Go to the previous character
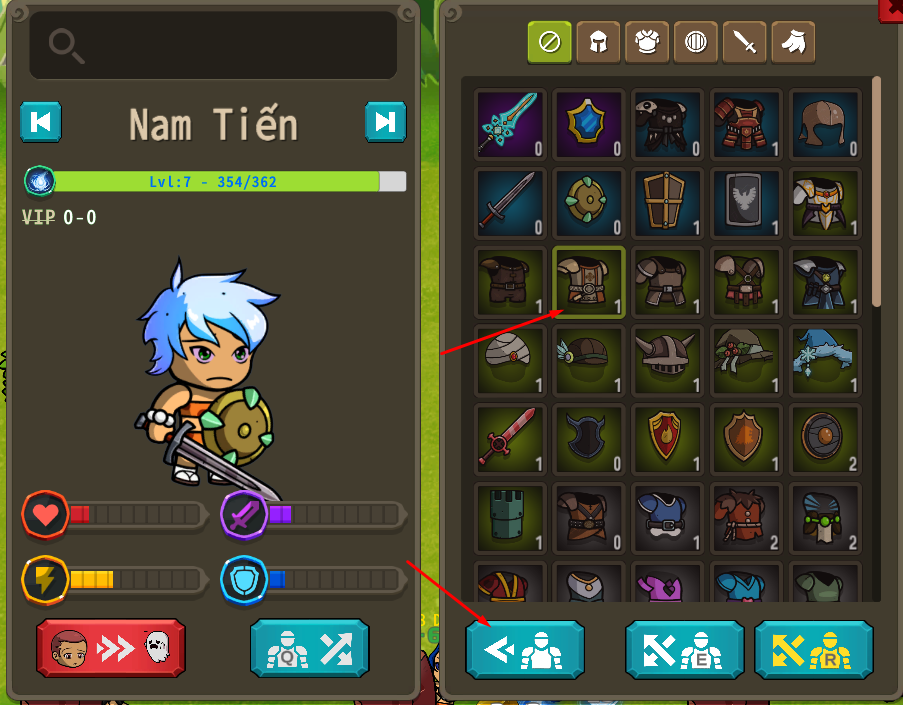This screenshot has width=903, height=705. coord(41,122)
